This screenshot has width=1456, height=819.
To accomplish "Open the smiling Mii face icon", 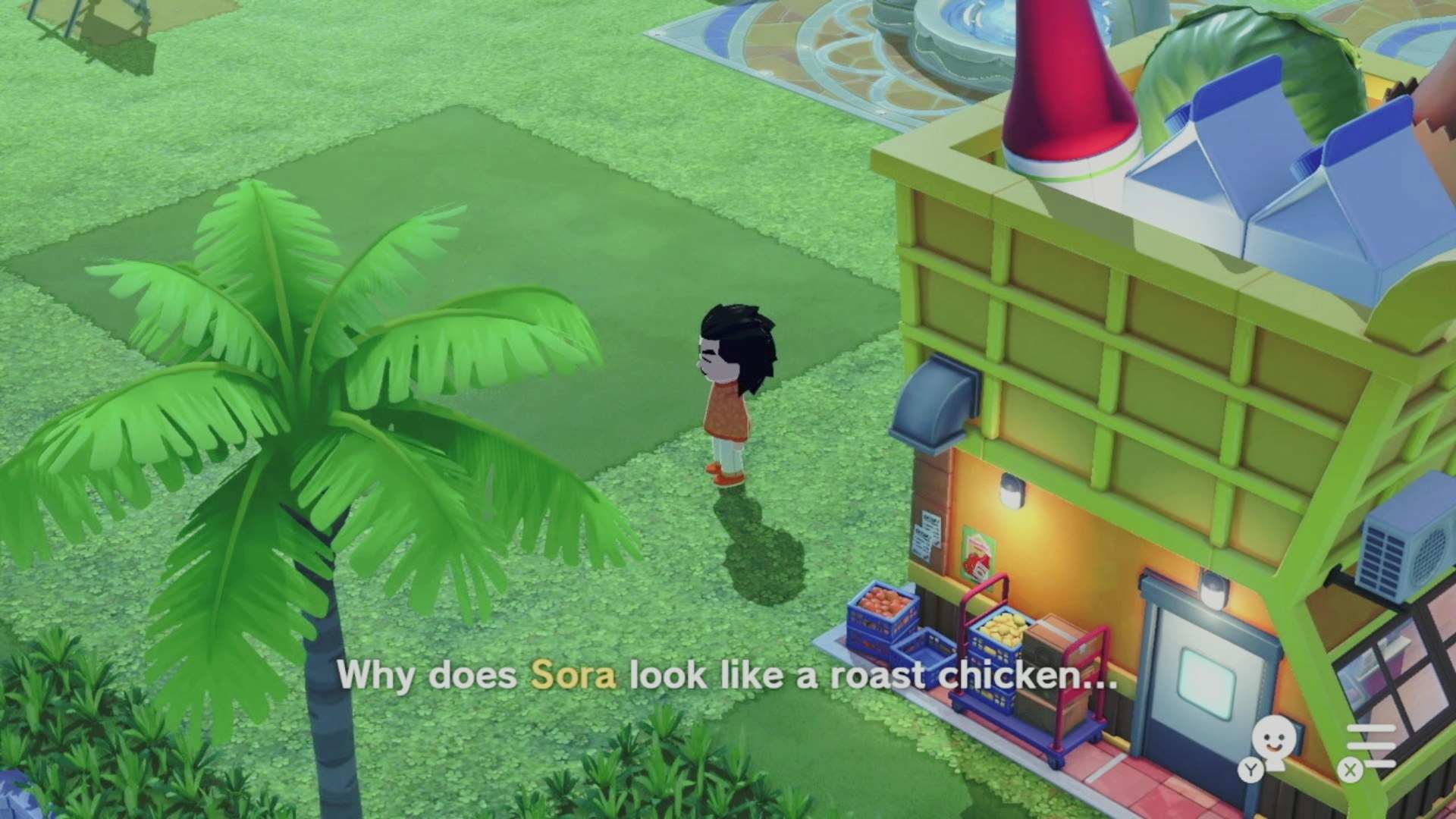I will click(x=1272, y=743).
